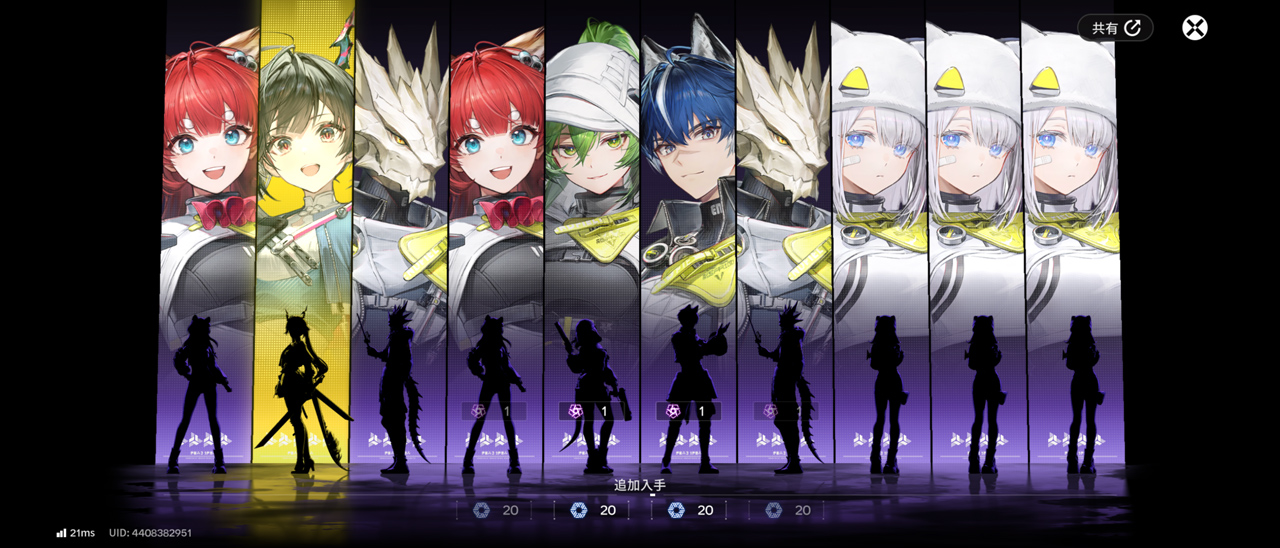Close the recruitment results screen
The height and width of the screenshot is (548, 1280).
pos(1194,28)
